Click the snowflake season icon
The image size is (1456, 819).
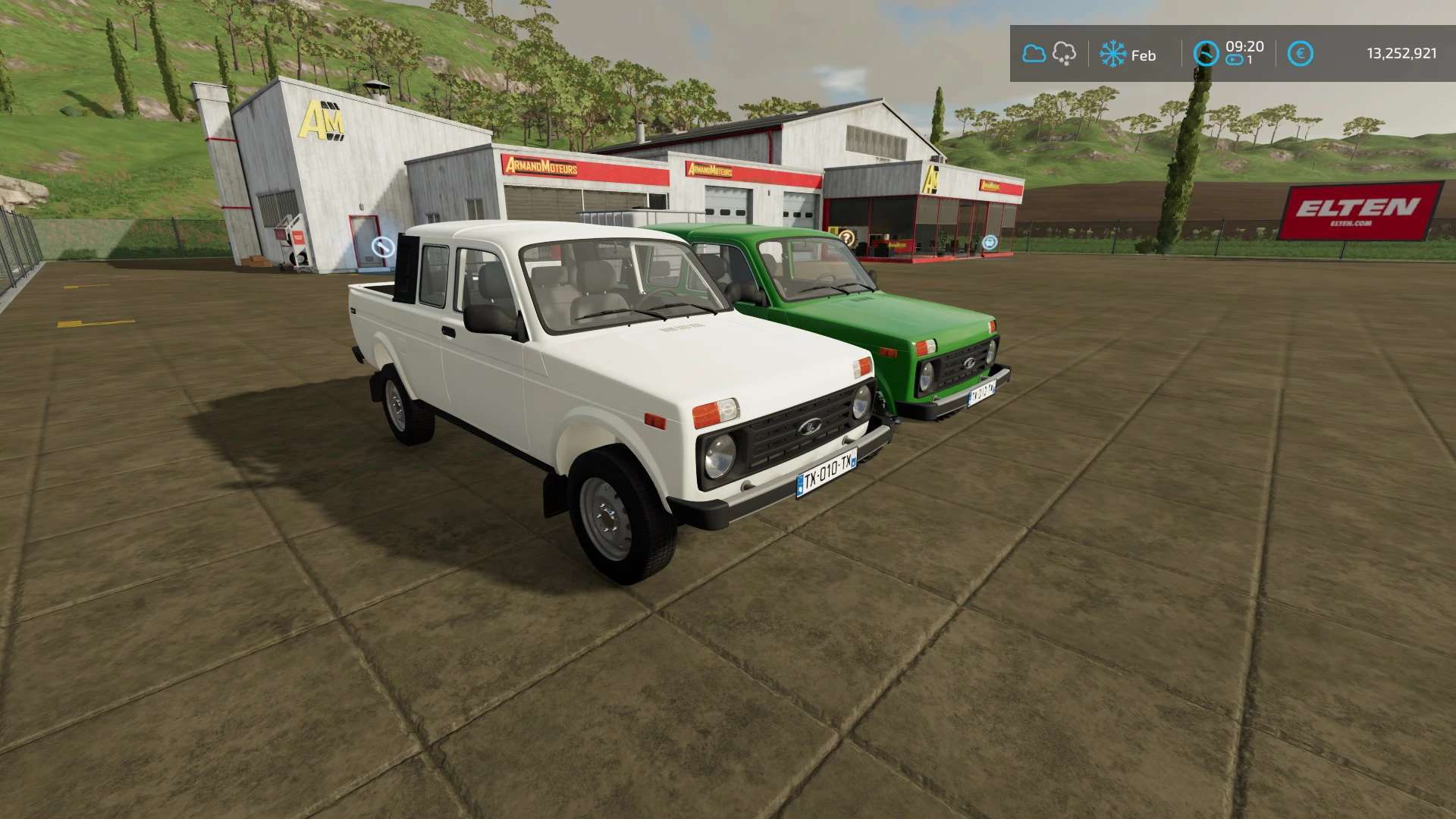tap(1112, 54)
